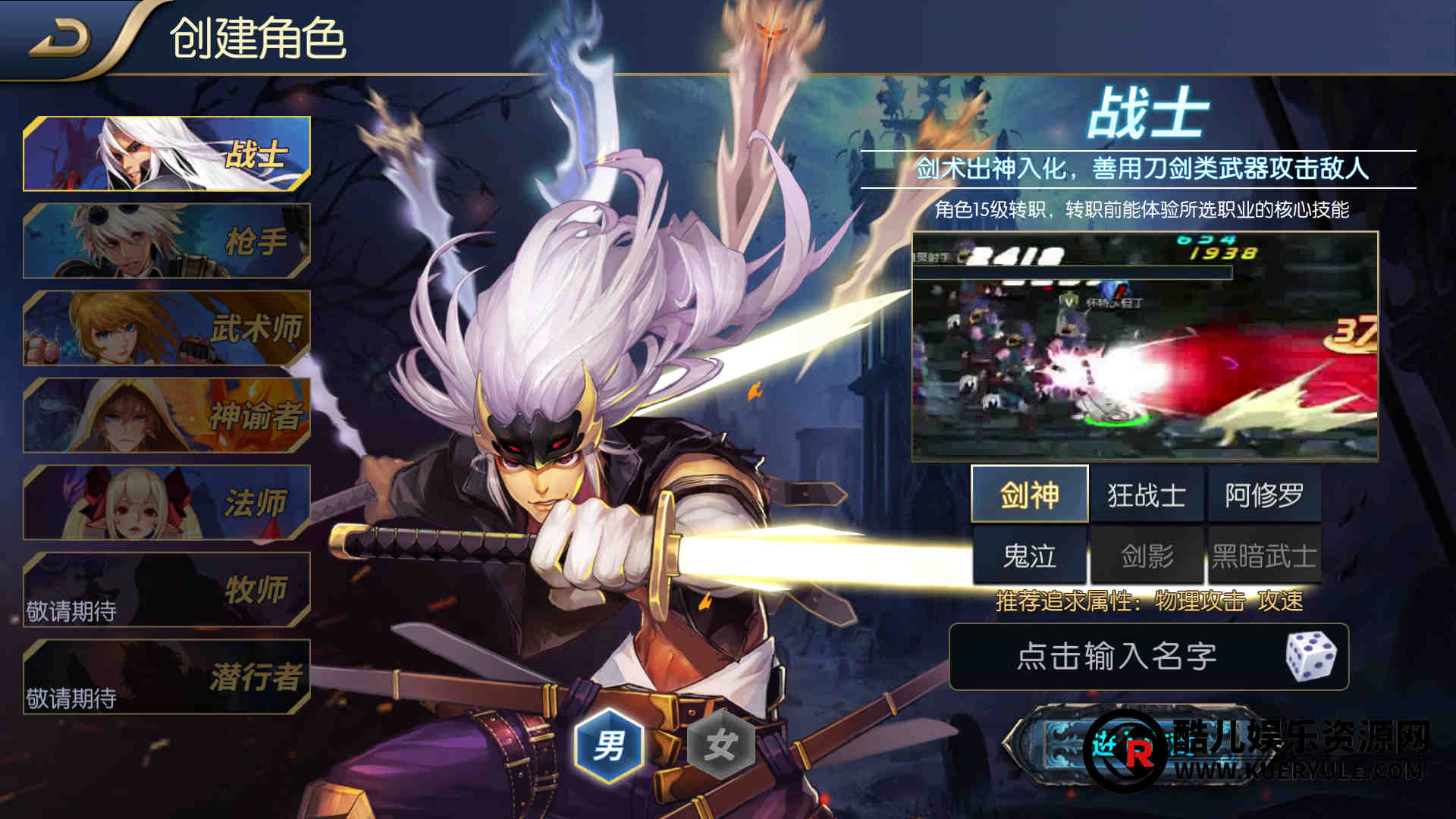Pick the 武术师 martial artist class
The image size is (1456, 819).
pos(167,328)
